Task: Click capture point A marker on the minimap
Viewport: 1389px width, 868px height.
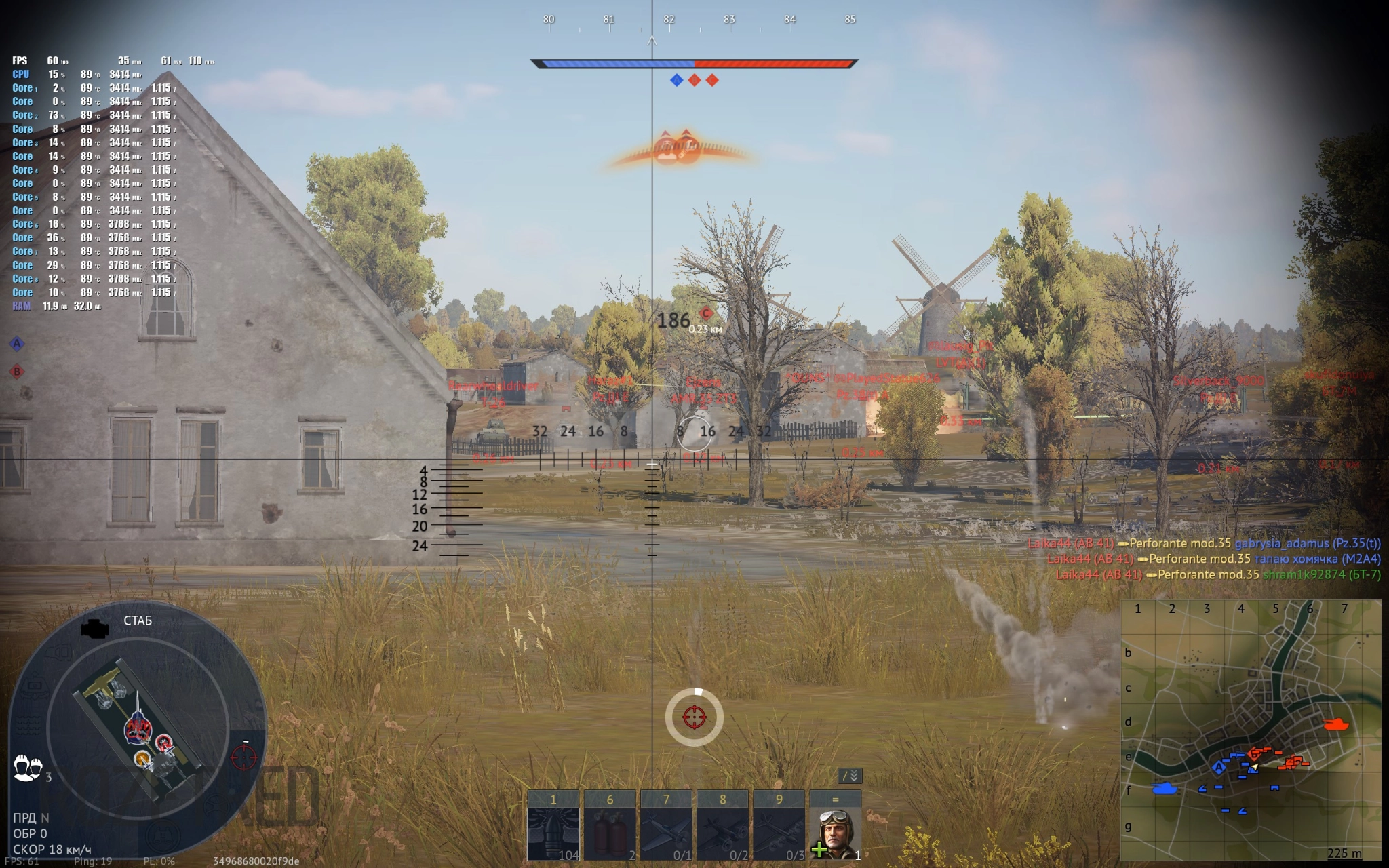Action: point(1219,767)
